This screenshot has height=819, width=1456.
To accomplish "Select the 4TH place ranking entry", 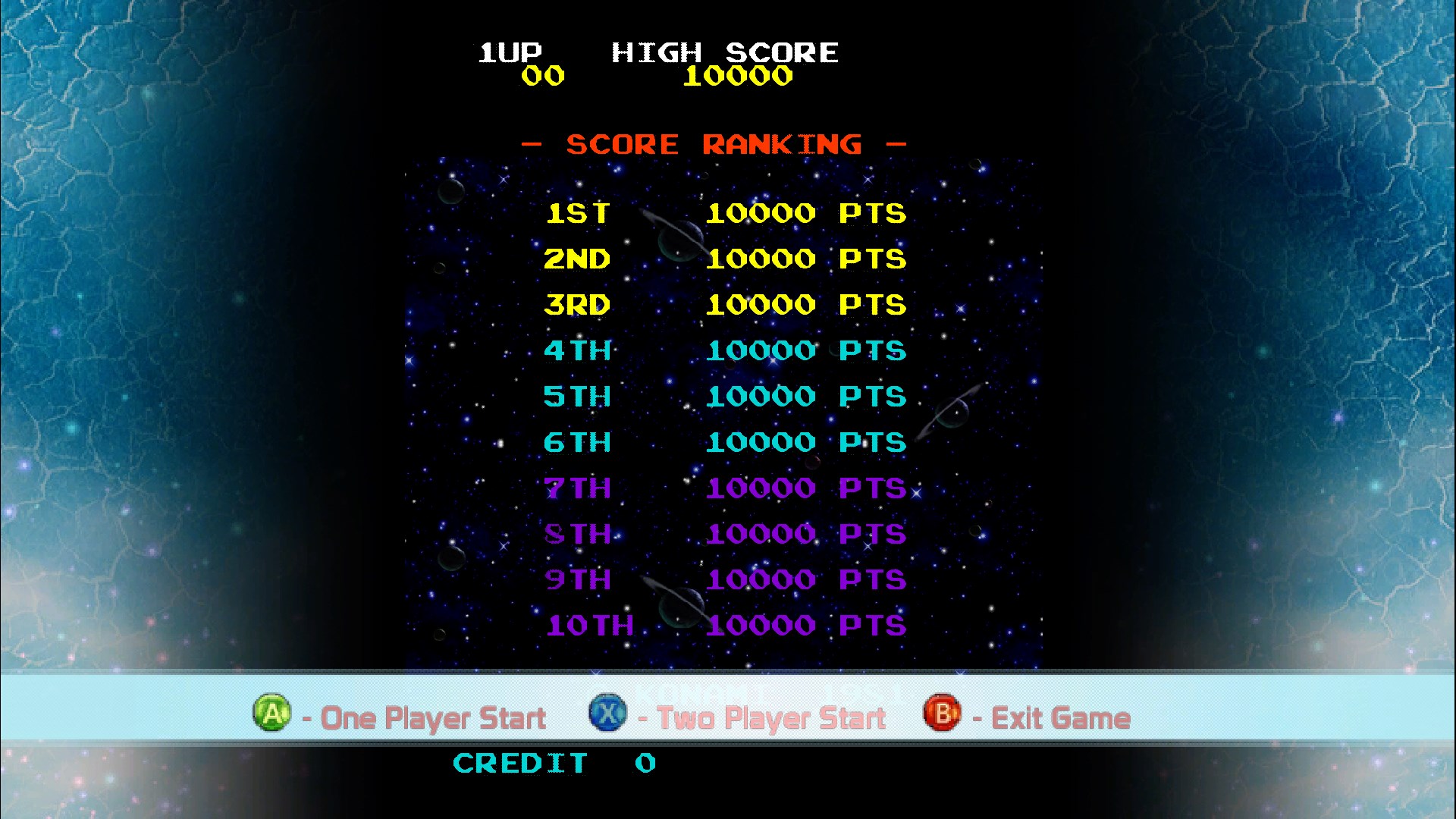I will point(724,350).
